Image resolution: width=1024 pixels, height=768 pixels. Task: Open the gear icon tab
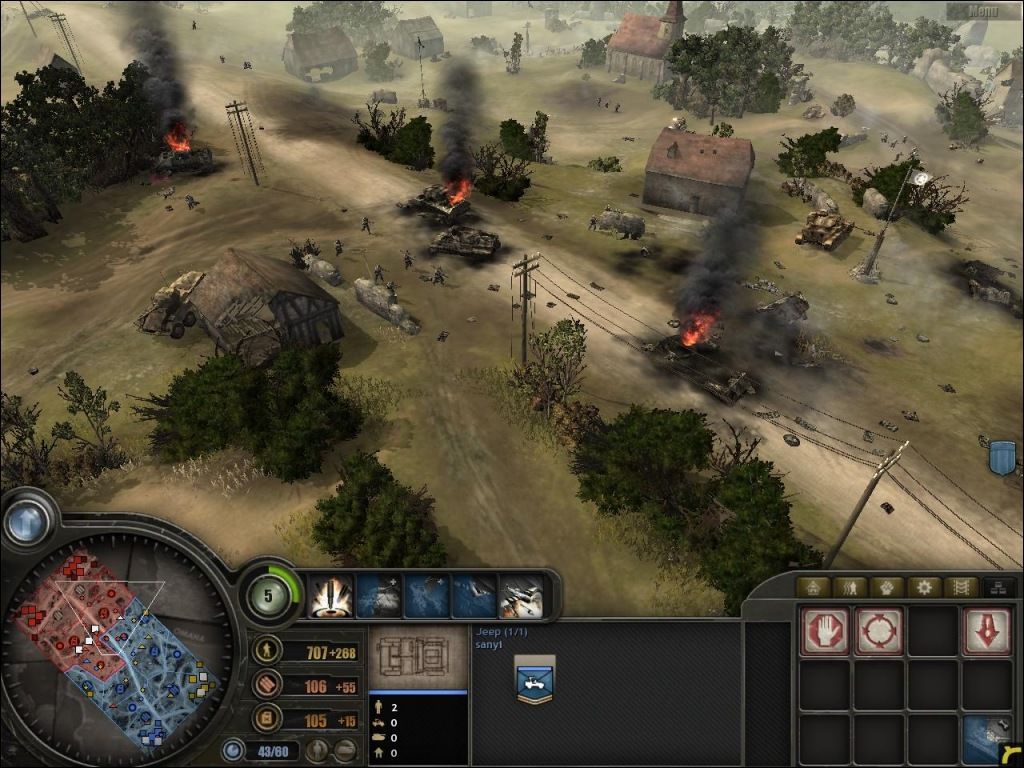924,587
